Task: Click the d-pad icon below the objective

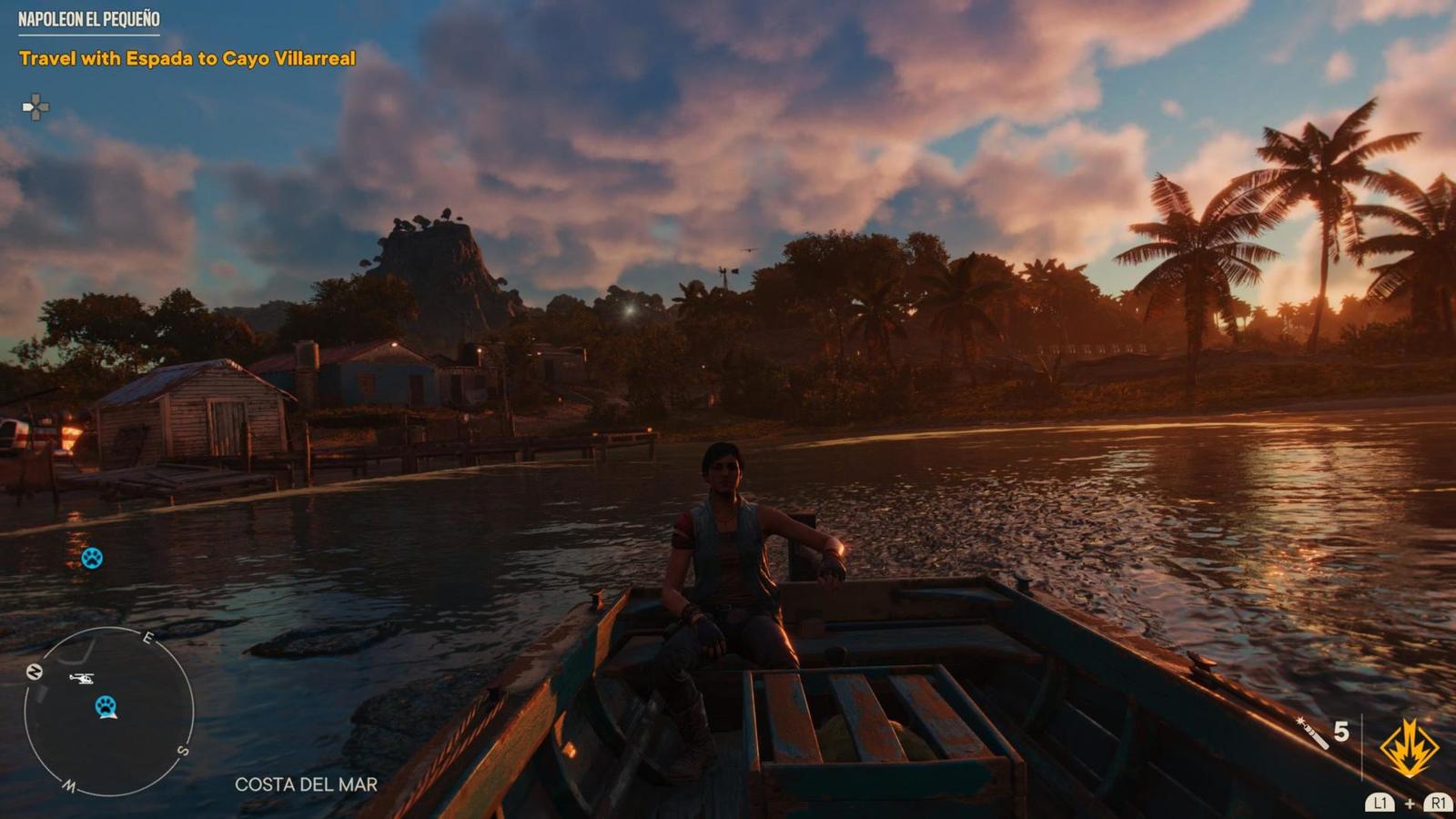Action: [35, 108]
